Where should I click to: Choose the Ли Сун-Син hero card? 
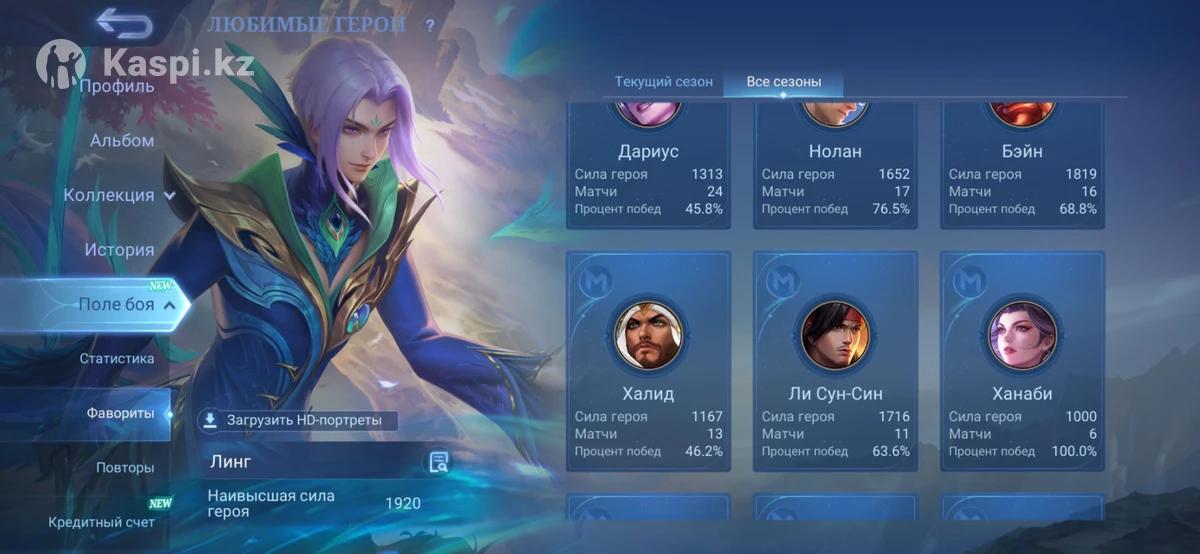pos(835,361)
